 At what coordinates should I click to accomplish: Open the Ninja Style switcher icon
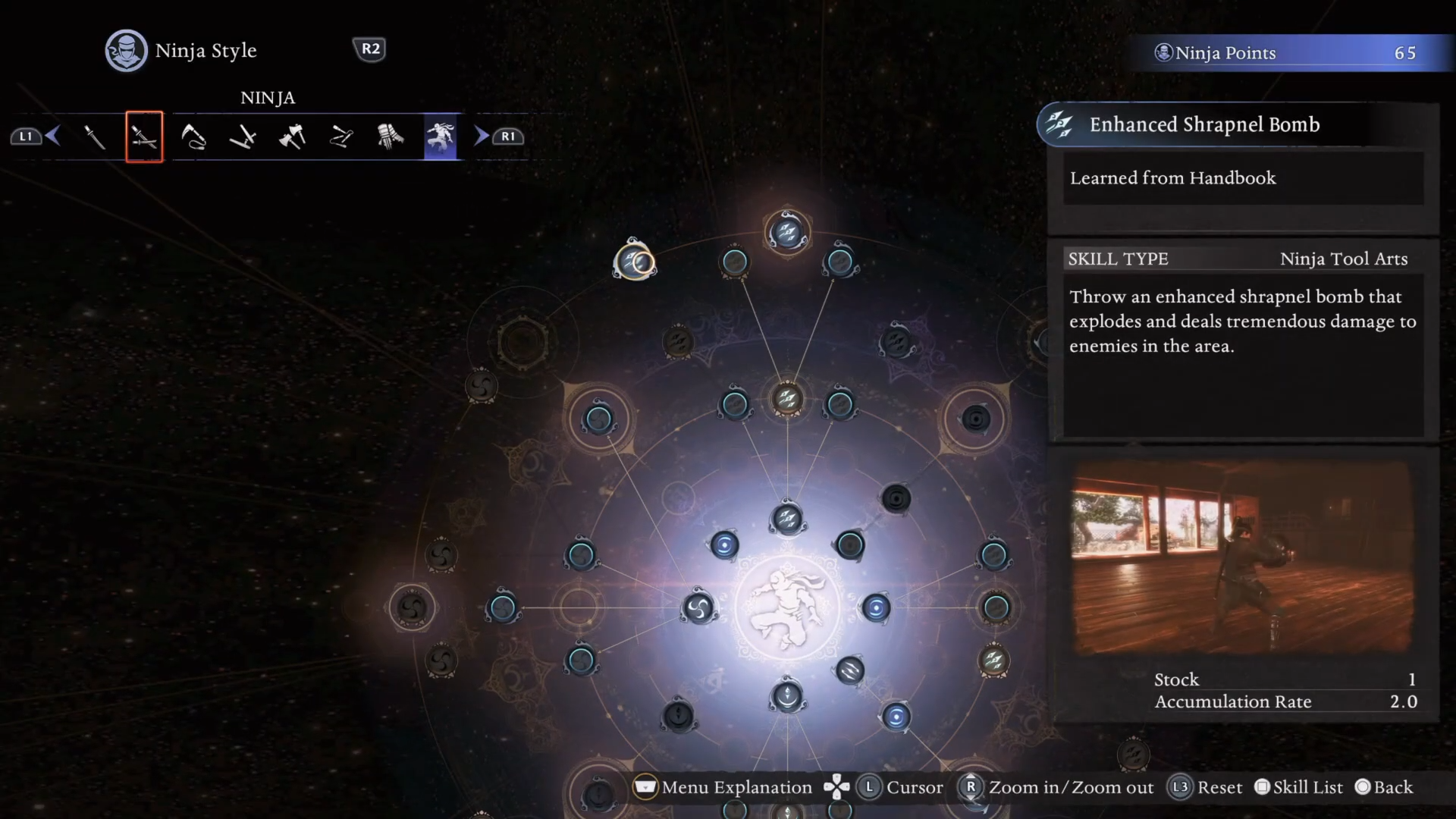126,51
